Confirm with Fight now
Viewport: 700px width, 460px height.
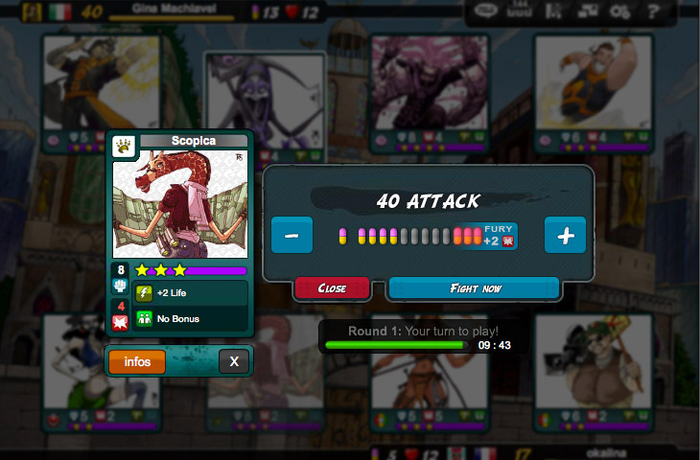click(474, 288)
